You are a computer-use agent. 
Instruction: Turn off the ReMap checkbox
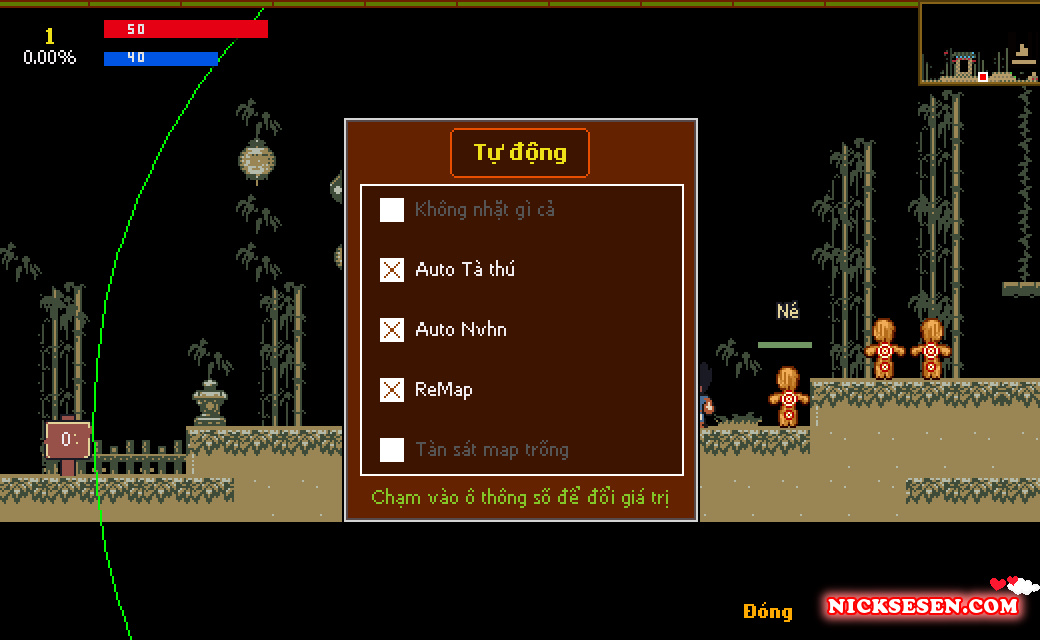[x=392, y=390]
